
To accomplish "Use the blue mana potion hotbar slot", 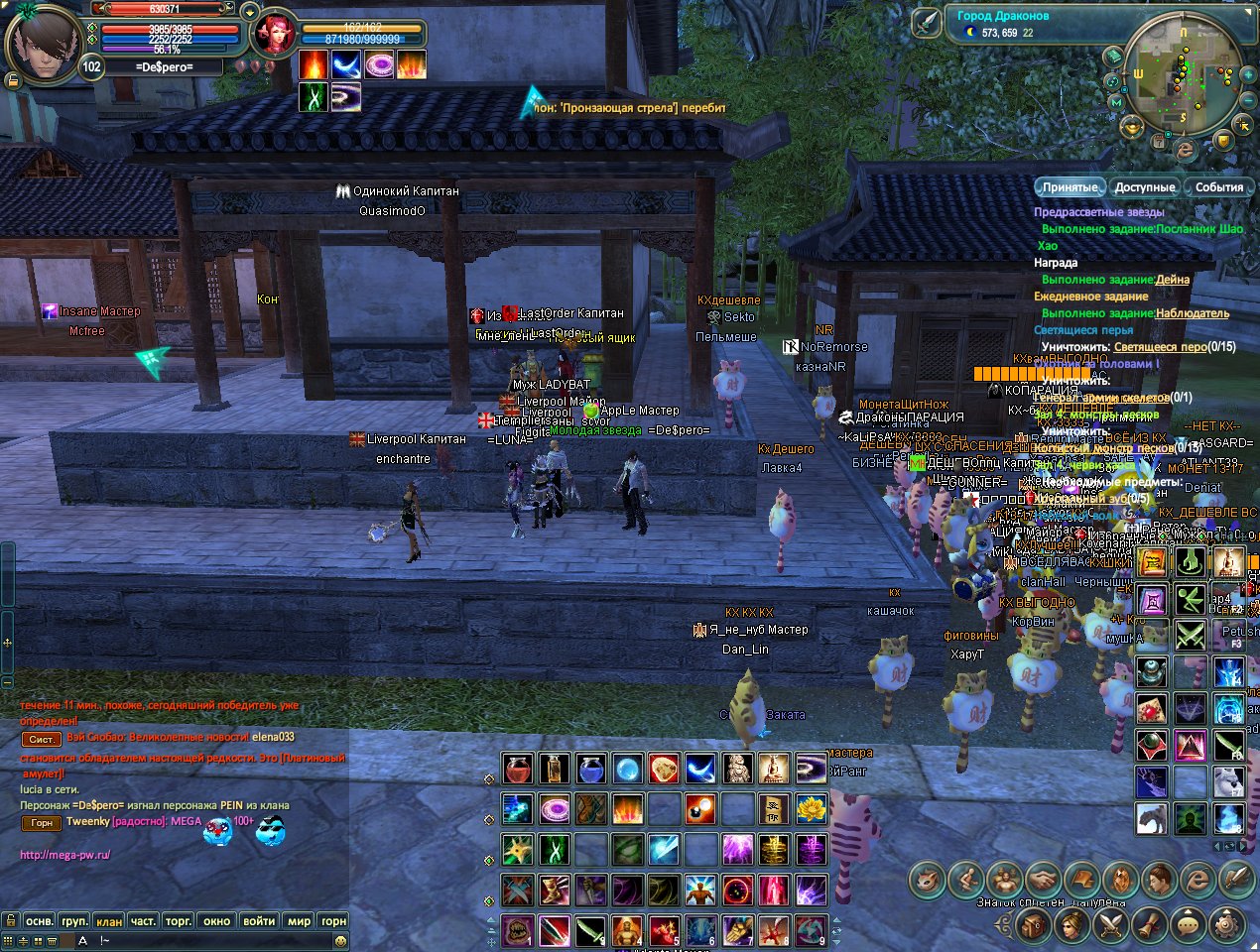I will click(590, 769).
